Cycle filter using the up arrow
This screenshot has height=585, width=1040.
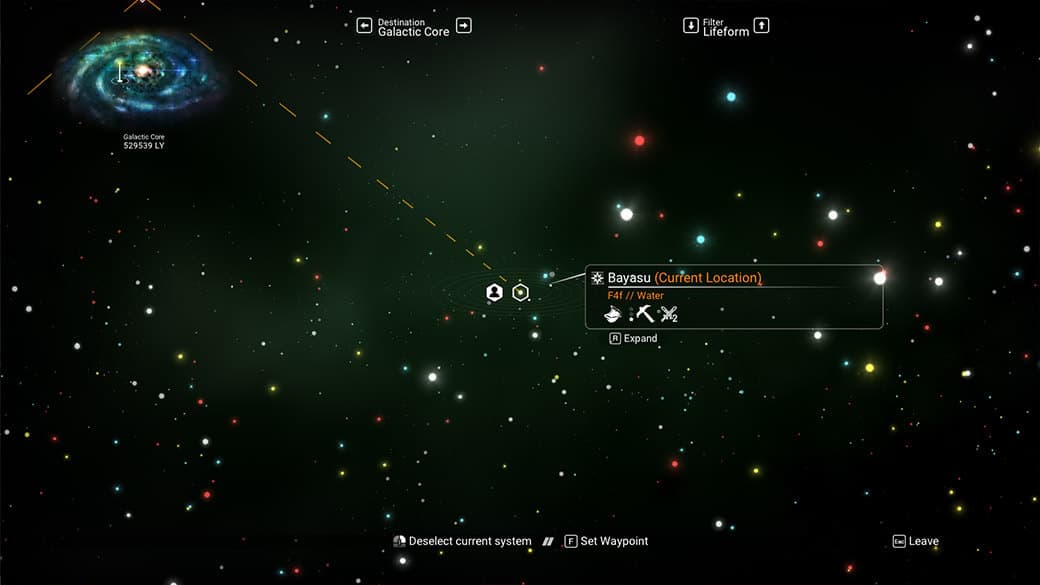tap(761, 26)
